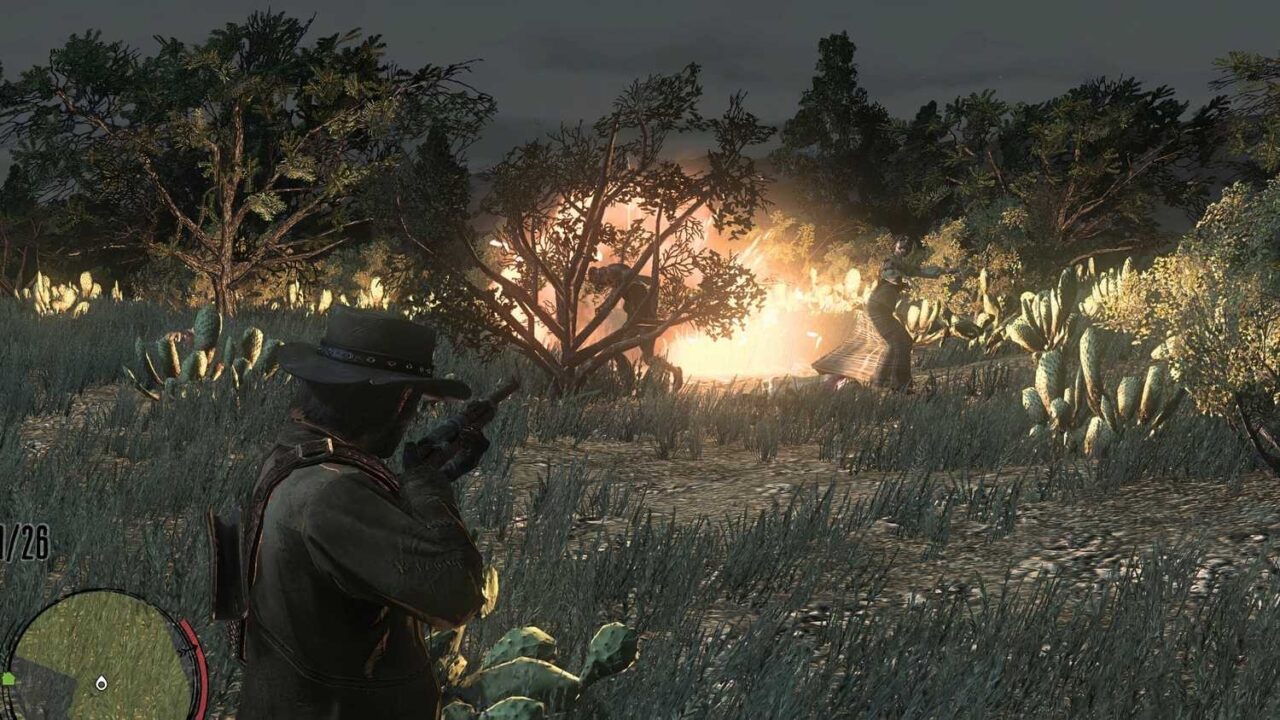
Task: Click the player's black cowboy hat
Action: coord(370,350)
